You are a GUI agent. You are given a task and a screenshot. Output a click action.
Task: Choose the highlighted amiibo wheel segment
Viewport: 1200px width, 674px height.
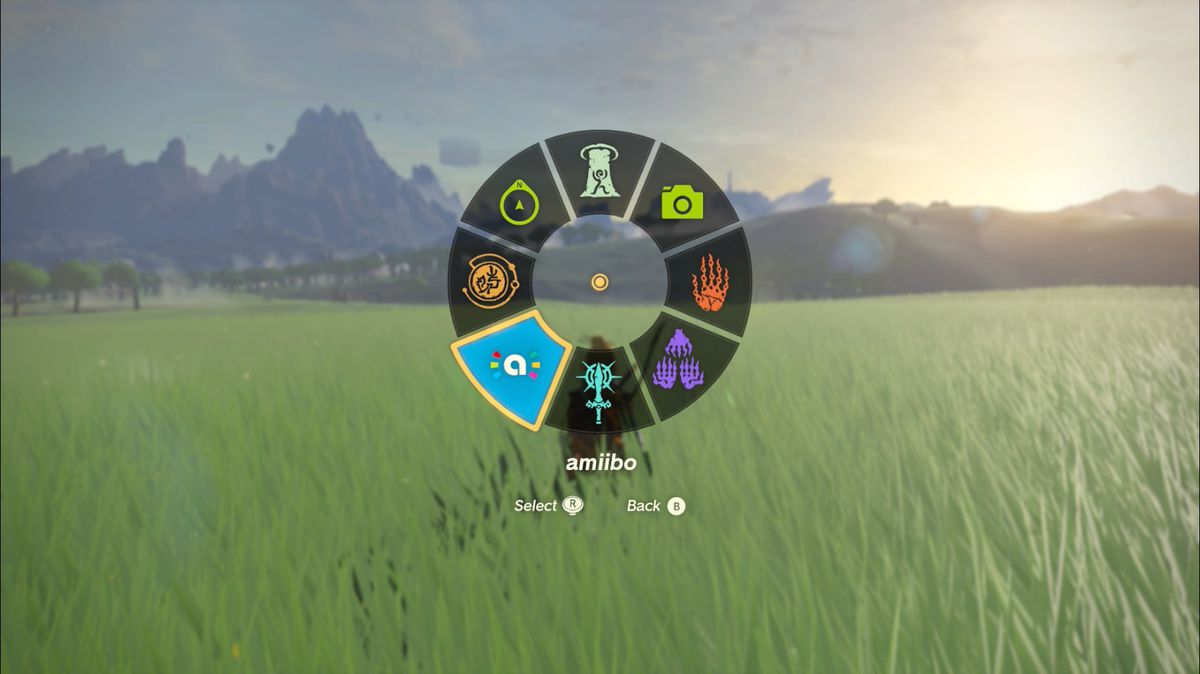(x=513, y=367)
